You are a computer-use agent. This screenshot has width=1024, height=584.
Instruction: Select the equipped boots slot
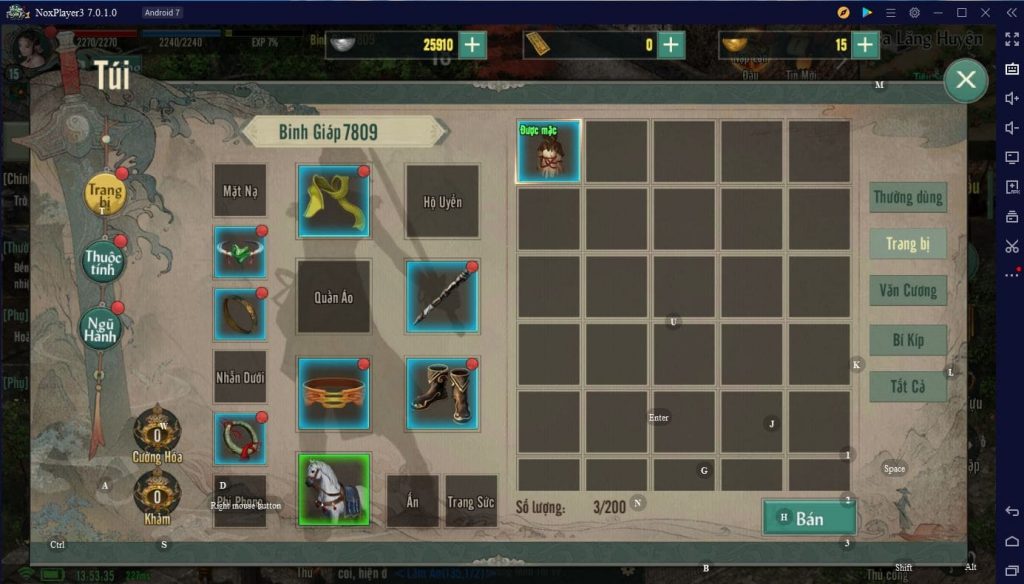(x=442, y=394)
